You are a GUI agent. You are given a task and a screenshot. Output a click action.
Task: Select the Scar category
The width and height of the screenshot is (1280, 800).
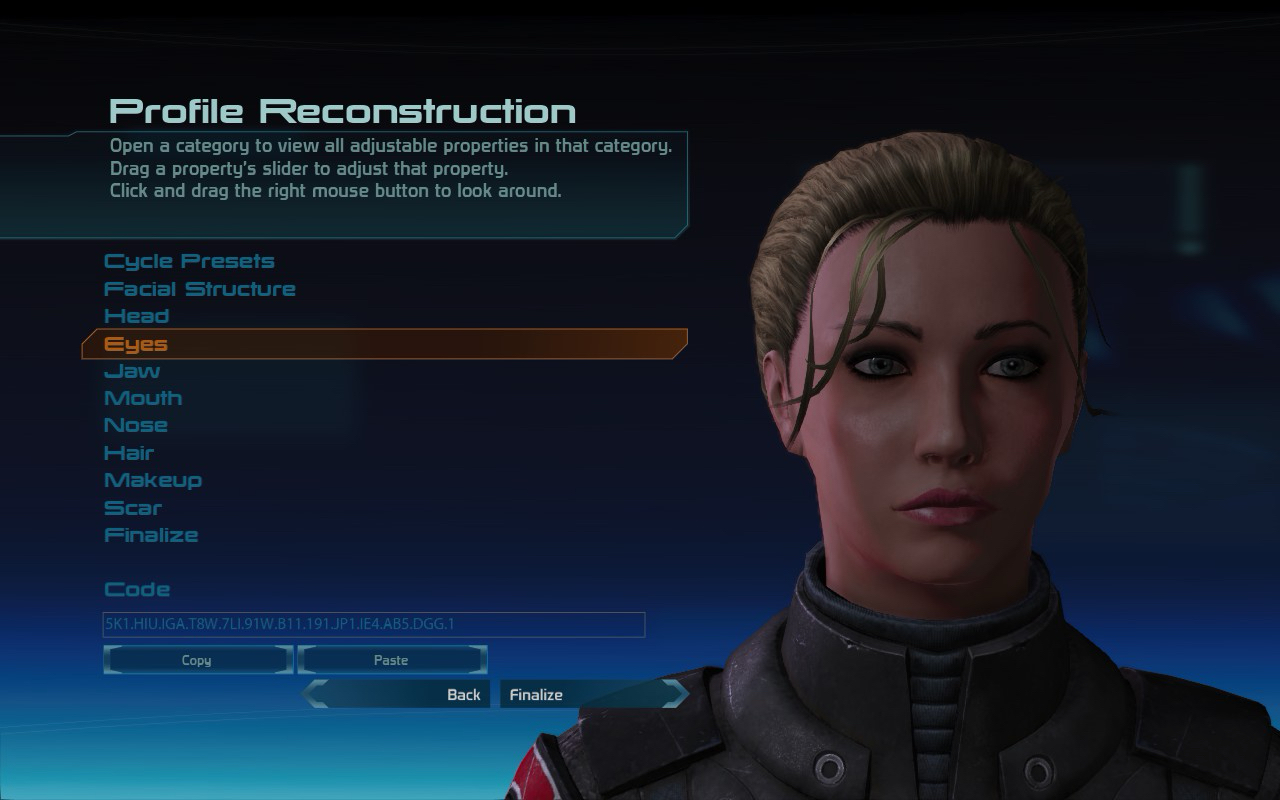click(133, 508)
